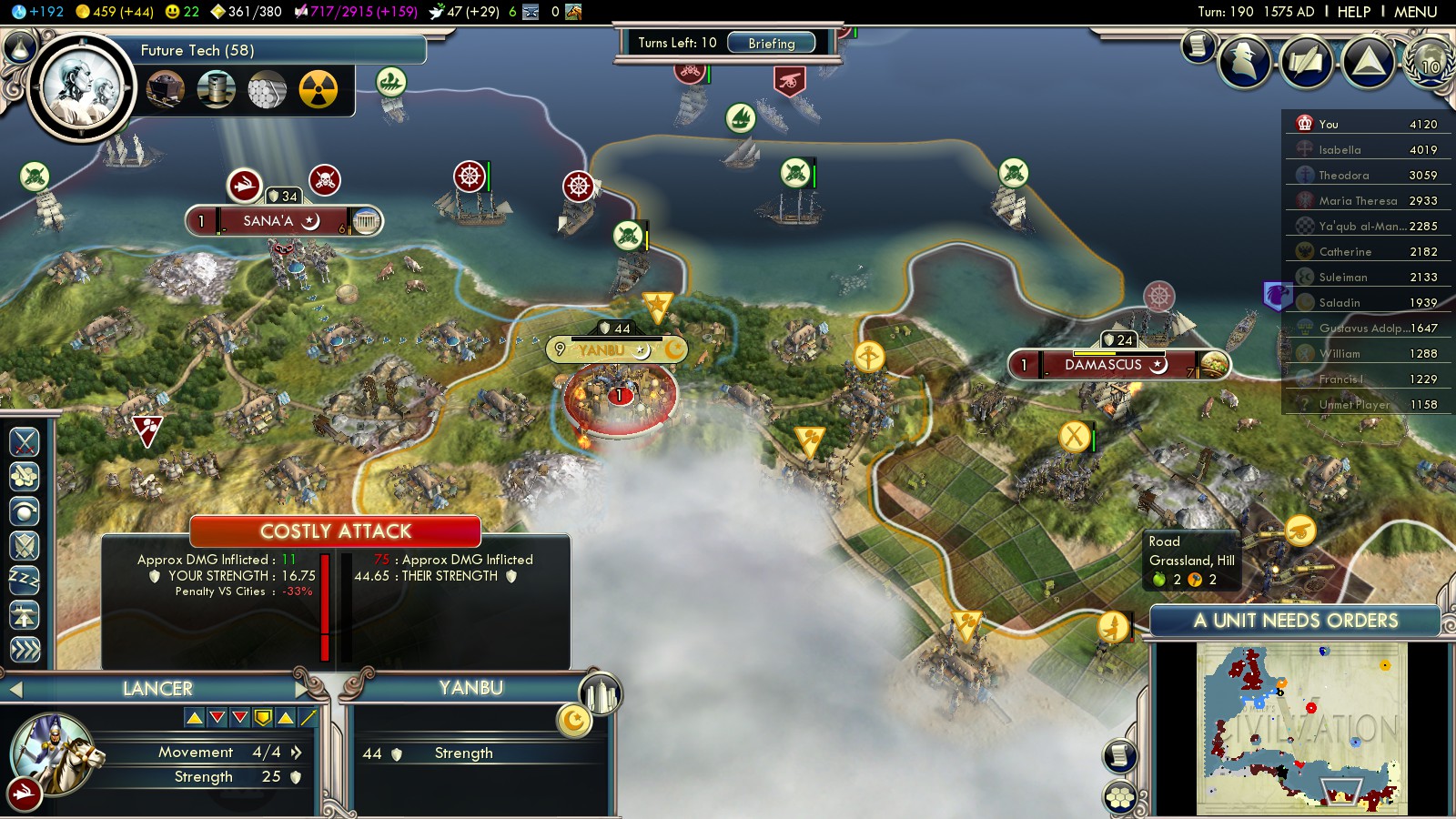
Task: Open the scenario Briefing
Action: (x=771, y=43)
